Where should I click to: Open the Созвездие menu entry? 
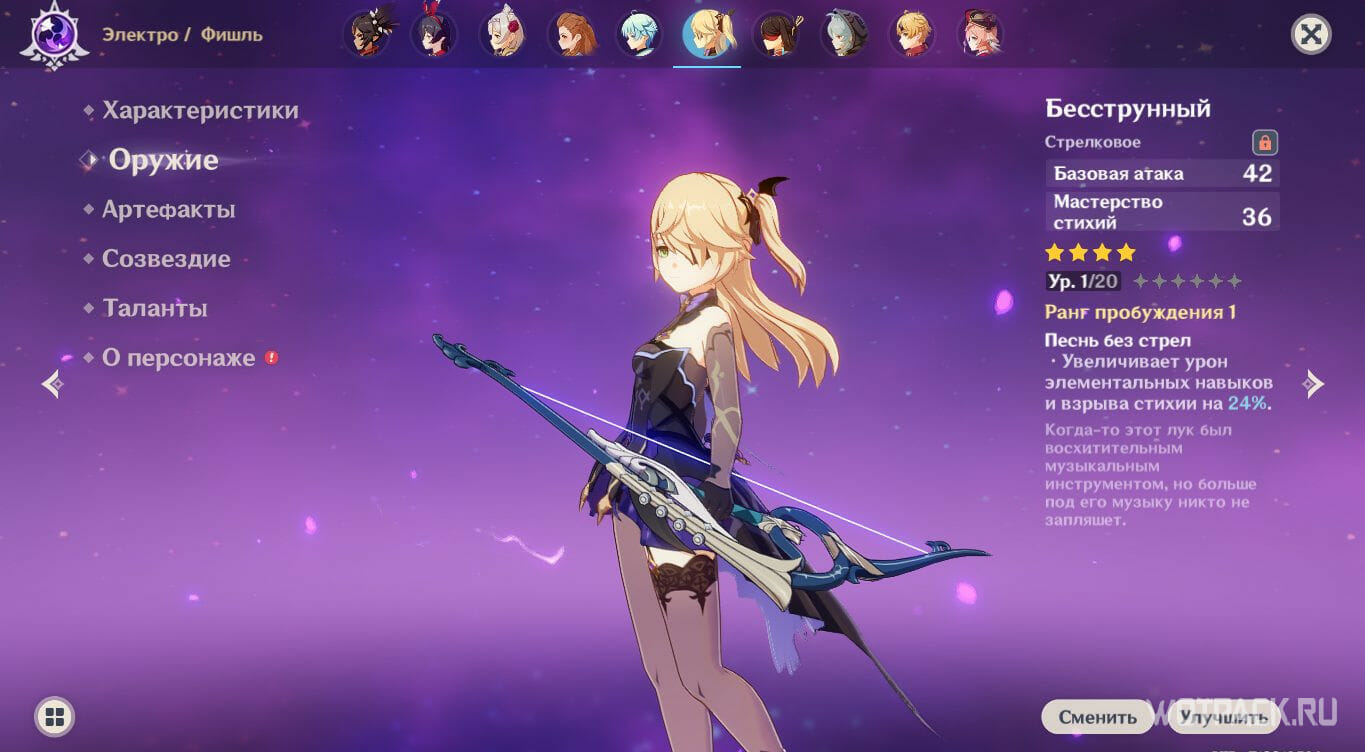click(x=166, y=259)
